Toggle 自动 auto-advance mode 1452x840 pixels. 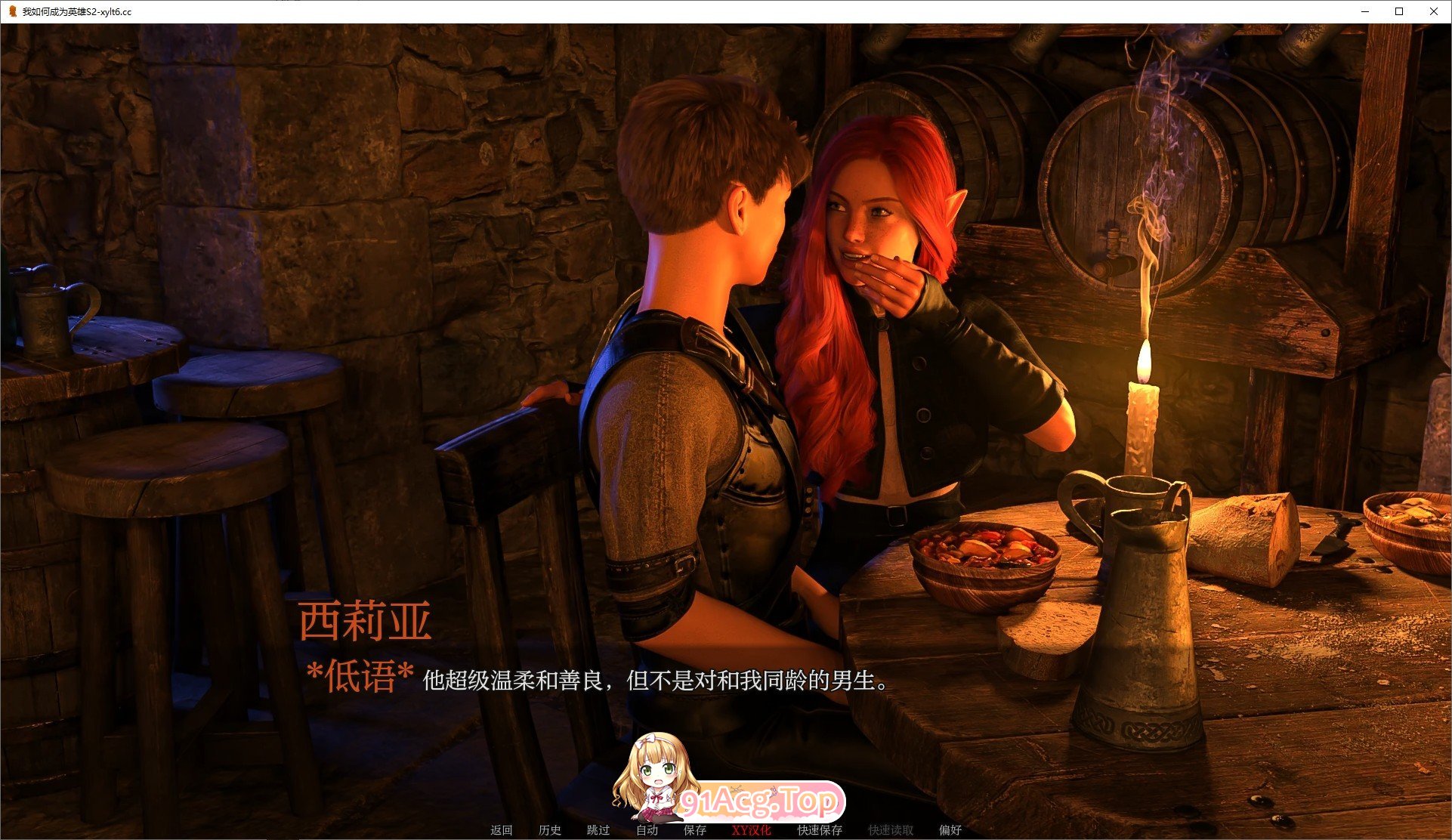647,829
